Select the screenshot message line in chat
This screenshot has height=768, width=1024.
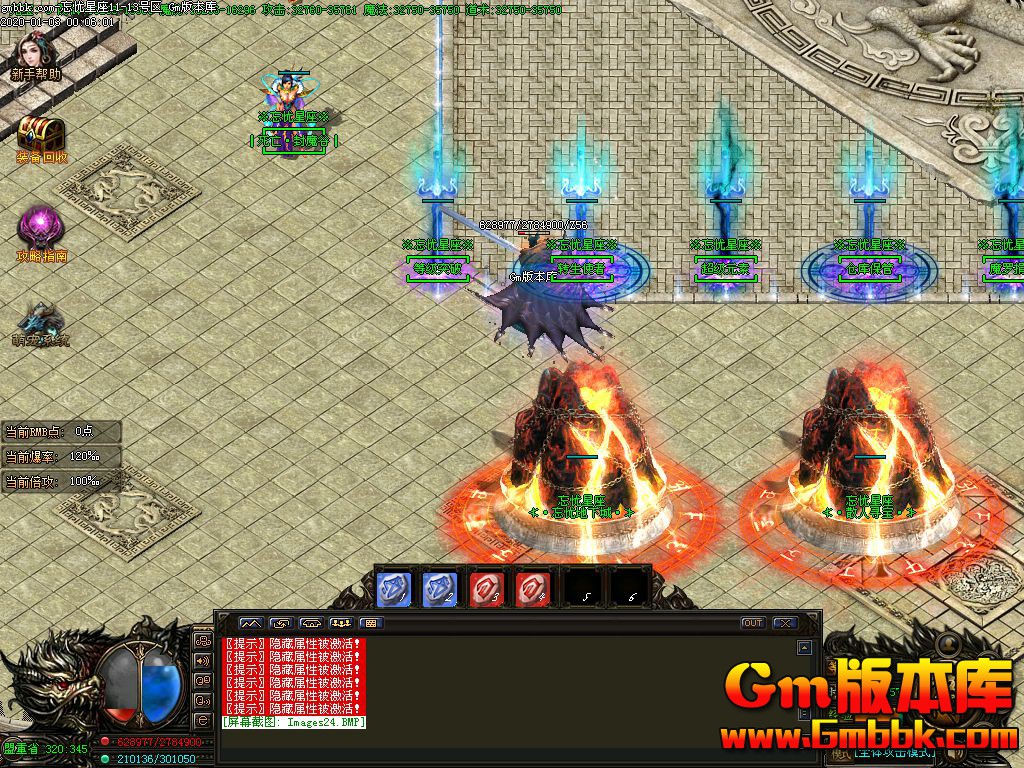294,722
